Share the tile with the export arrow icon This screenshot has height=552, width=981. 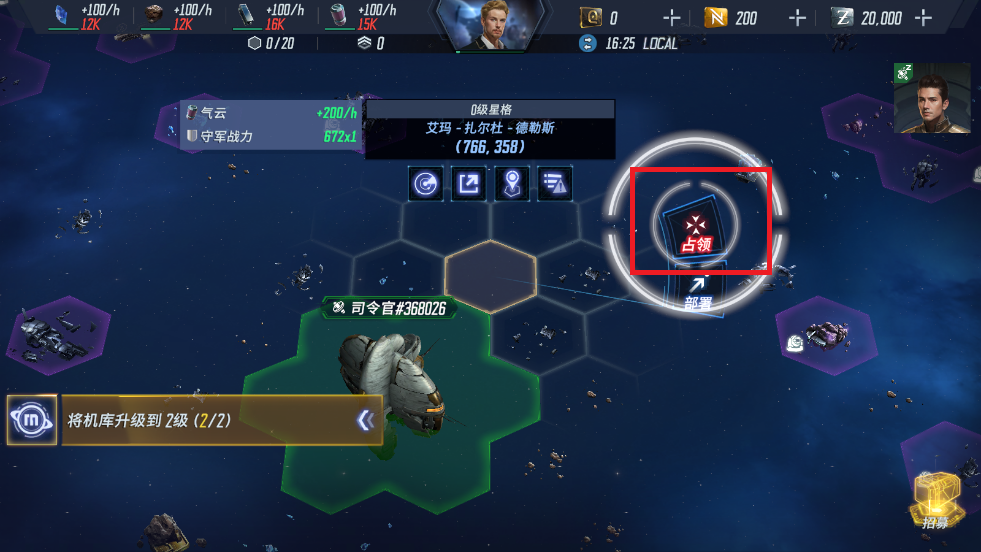point(468,184)
